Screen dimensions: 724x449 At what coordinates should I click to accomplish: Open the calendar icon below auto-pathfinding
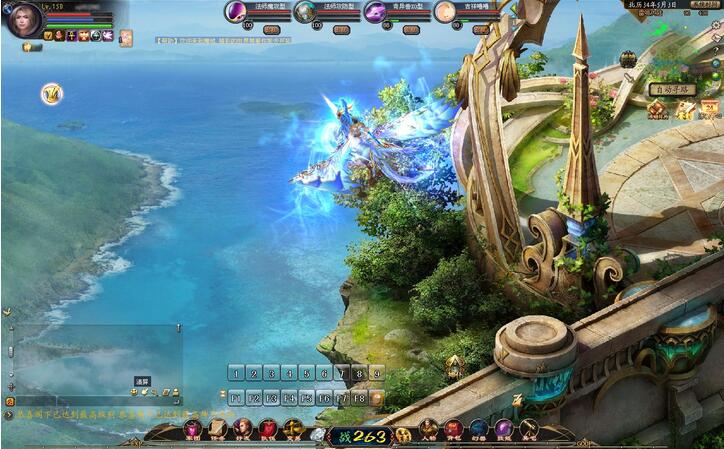pos(709,109)
